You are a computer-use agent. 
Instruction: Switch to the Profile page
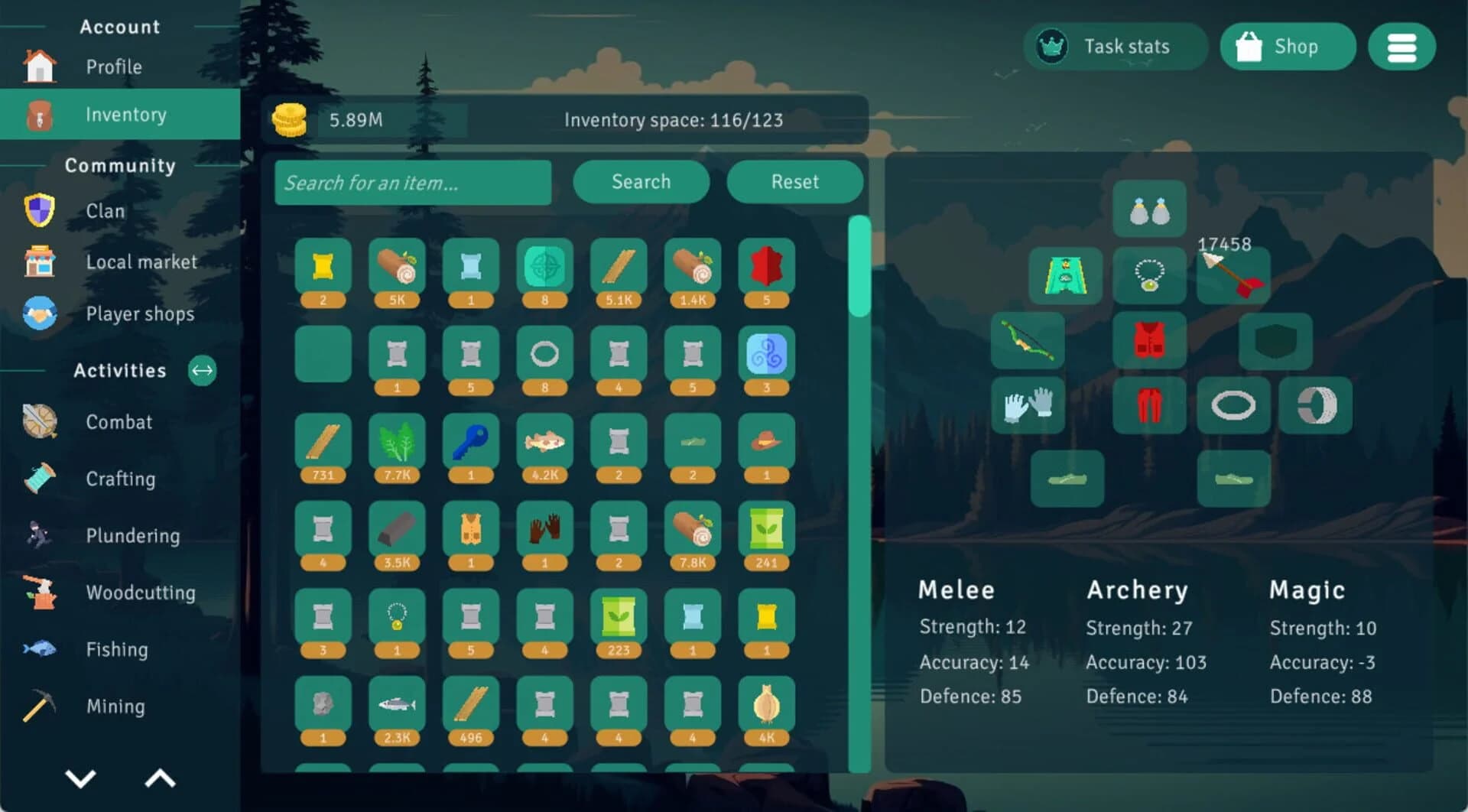(113, 67)
